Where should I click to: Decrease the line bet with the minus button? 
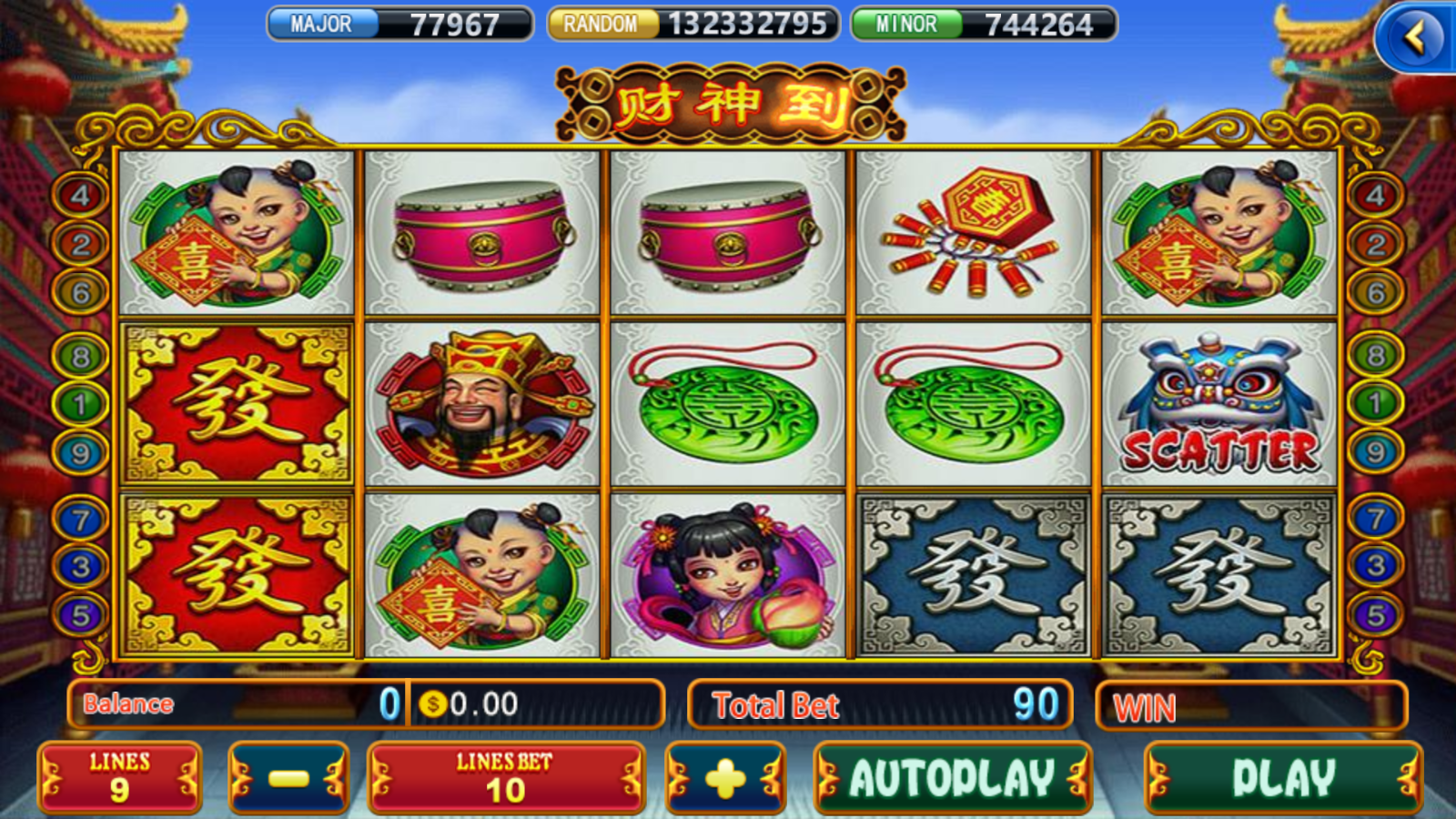point(288,778)
